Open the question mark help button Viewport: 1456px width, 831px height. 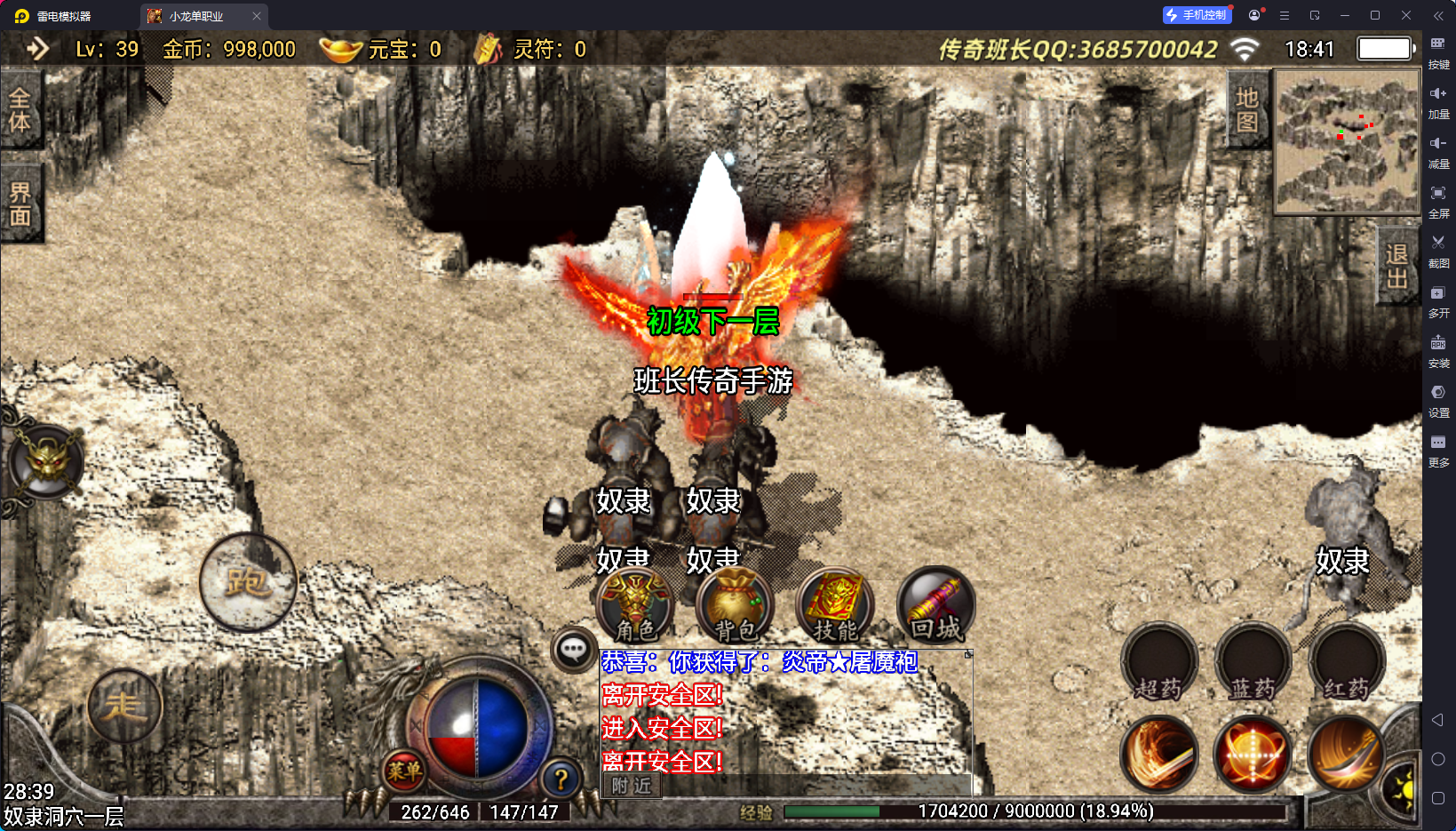(x=561, y=779)
